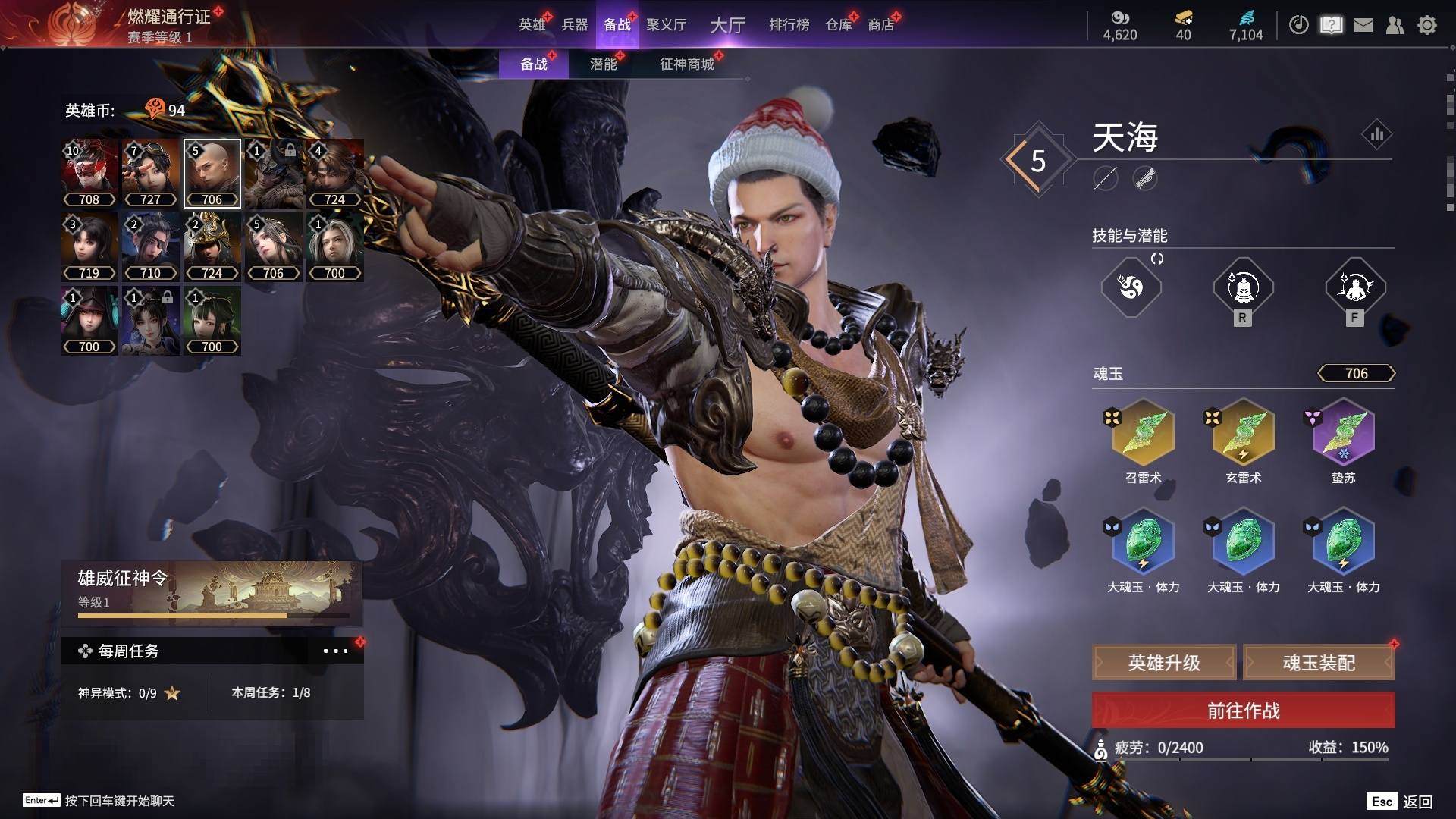Viewport: 1456px width, 819px height.
Task: Open the 英雄 top menu
Action: pos(532,24)
